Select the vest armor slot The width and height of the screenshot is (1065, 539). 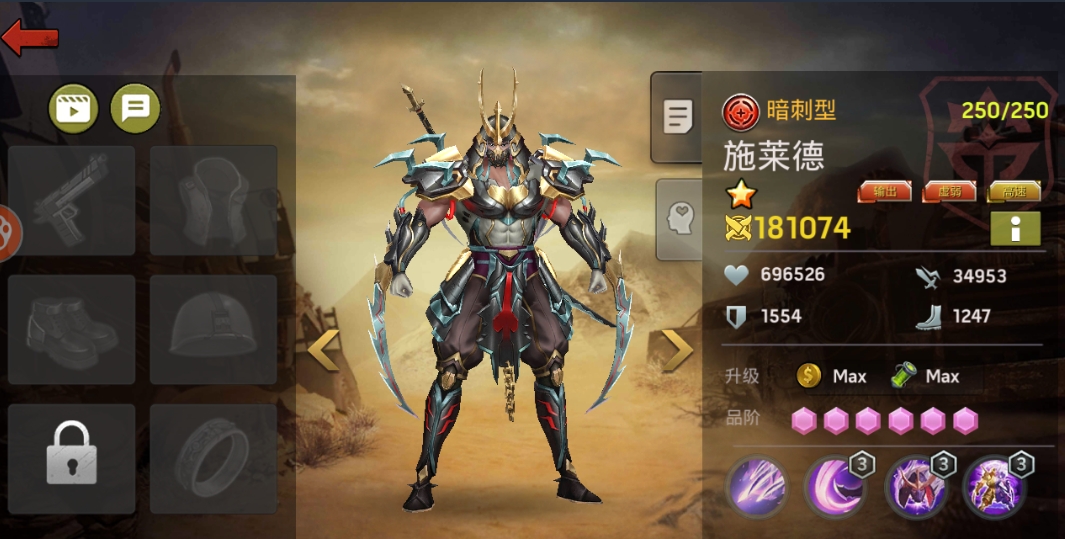point(213,201)
